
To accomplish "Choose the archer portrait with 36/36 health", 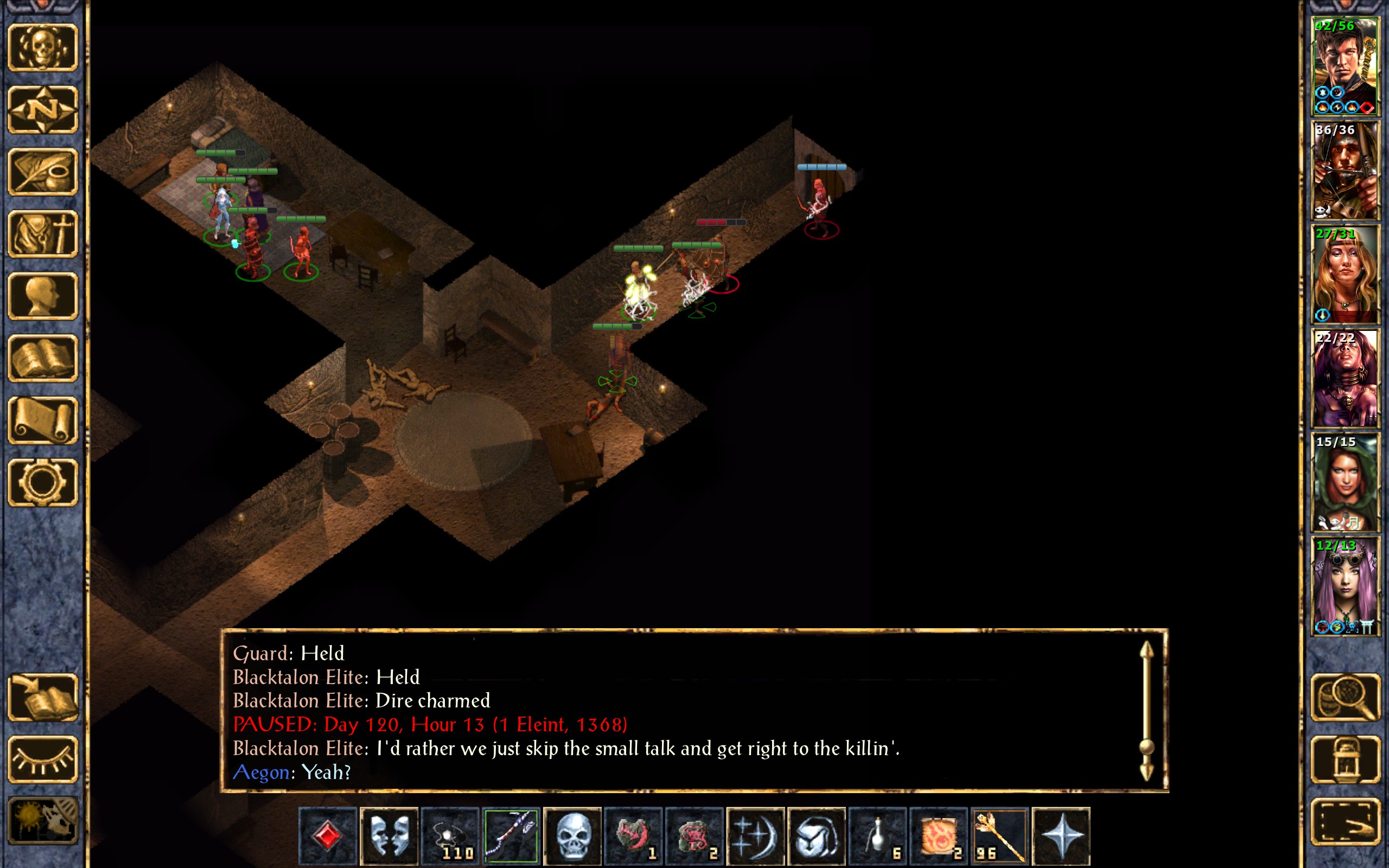I will tap(1345, 170).
